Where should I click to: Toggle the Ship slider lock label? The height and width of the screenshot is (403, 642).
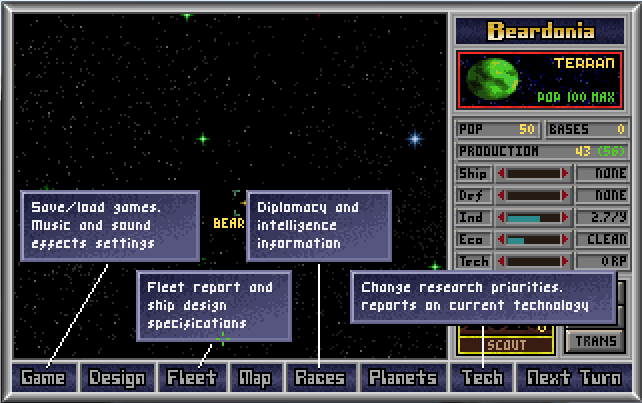[473, 173]
